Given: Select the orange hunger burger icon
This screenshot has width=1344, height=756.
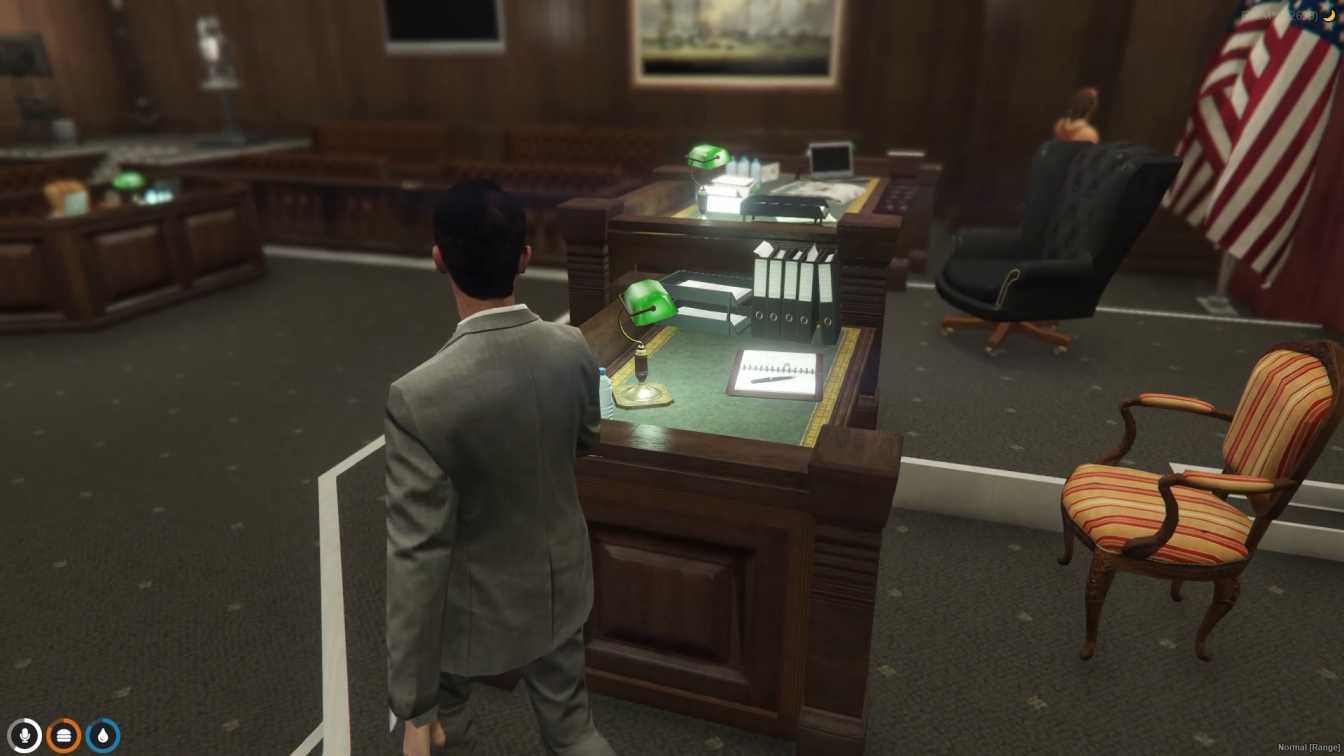Looking at the screenshot, I should tap(64, 734).
